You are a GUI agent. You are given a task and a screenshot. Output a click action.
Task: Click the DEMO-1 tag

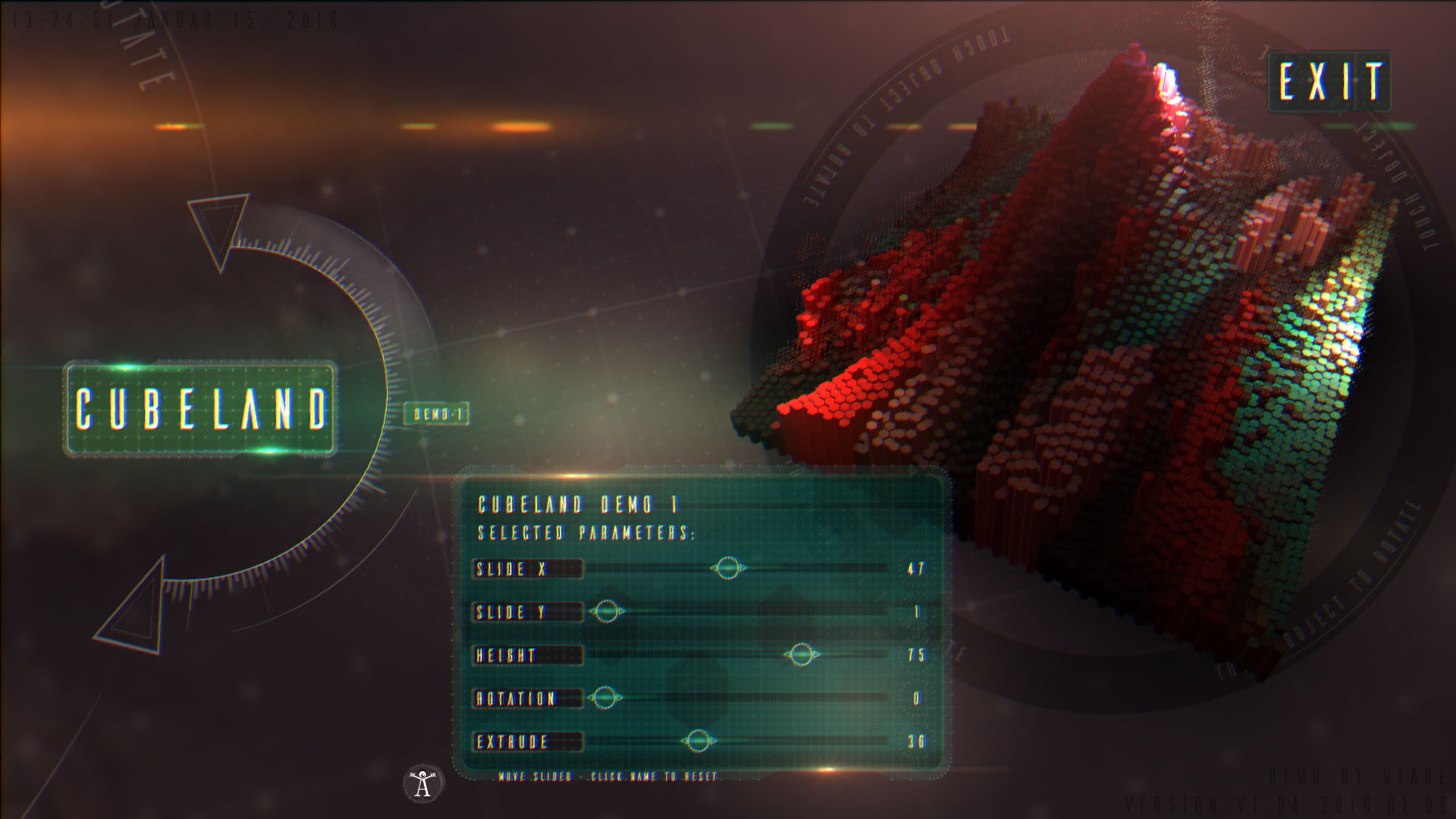(x=438, y=414)
